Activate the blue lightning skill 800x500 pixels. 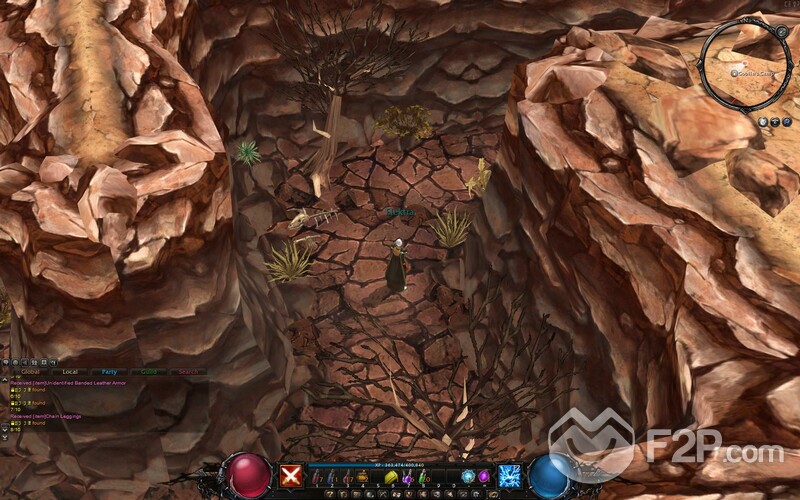tap(510, 476)
